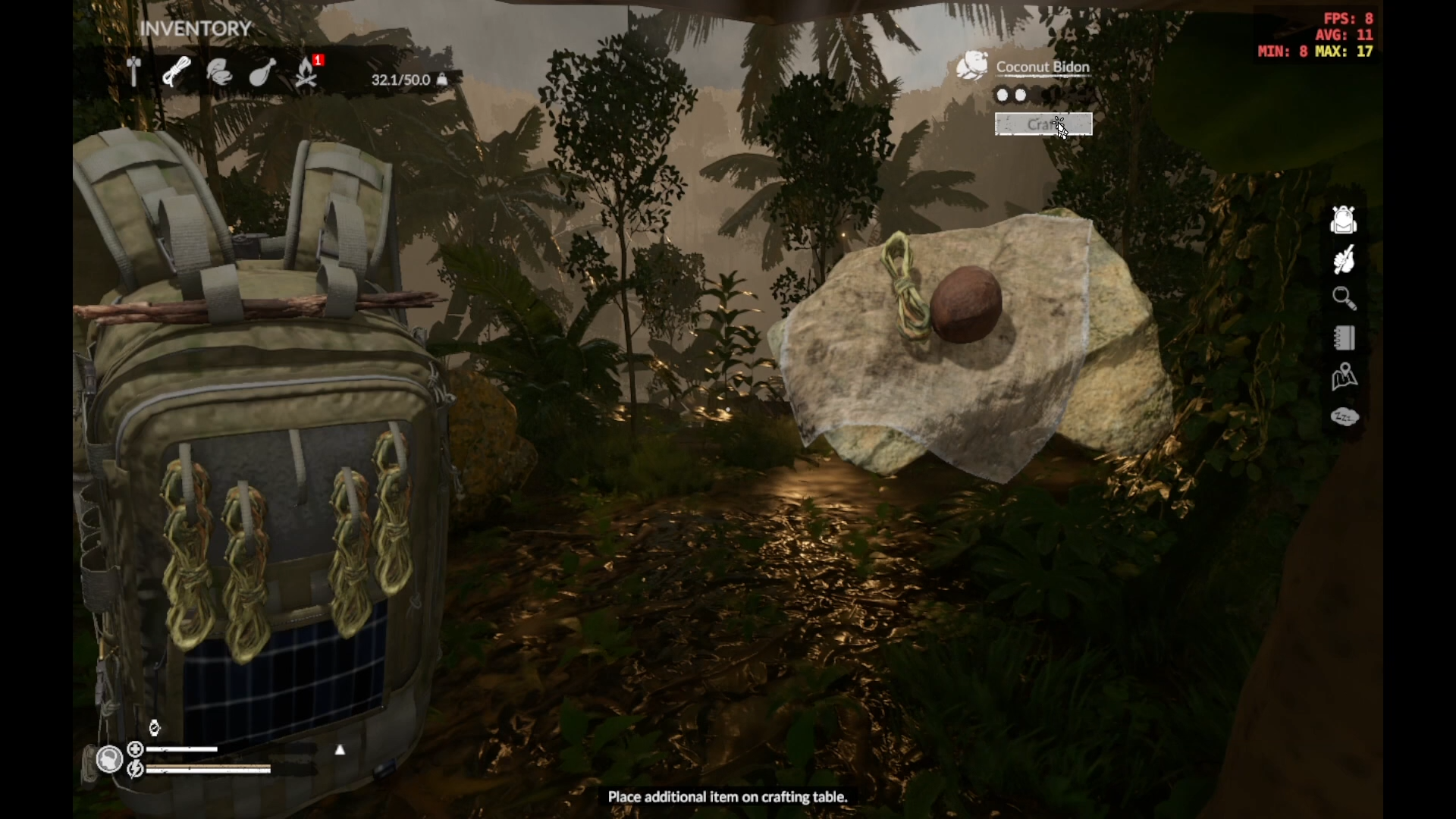Open the notebook icon
This screenshot has width=1456, height=819.
(1344, 338)
